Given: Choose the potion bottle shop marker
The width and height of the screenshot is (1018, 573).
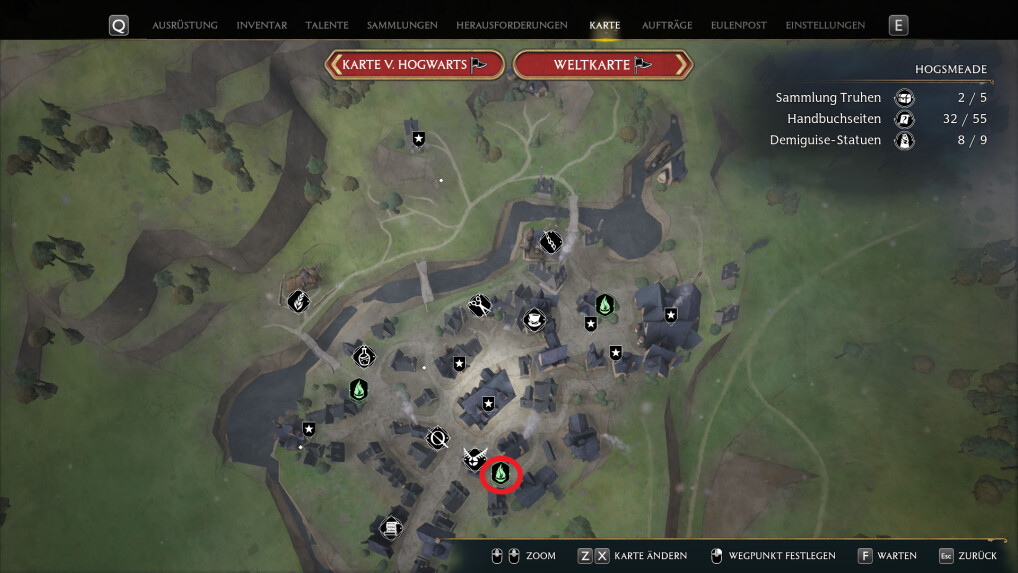Looking at the screenshot, I should click(x=364, y=355).
